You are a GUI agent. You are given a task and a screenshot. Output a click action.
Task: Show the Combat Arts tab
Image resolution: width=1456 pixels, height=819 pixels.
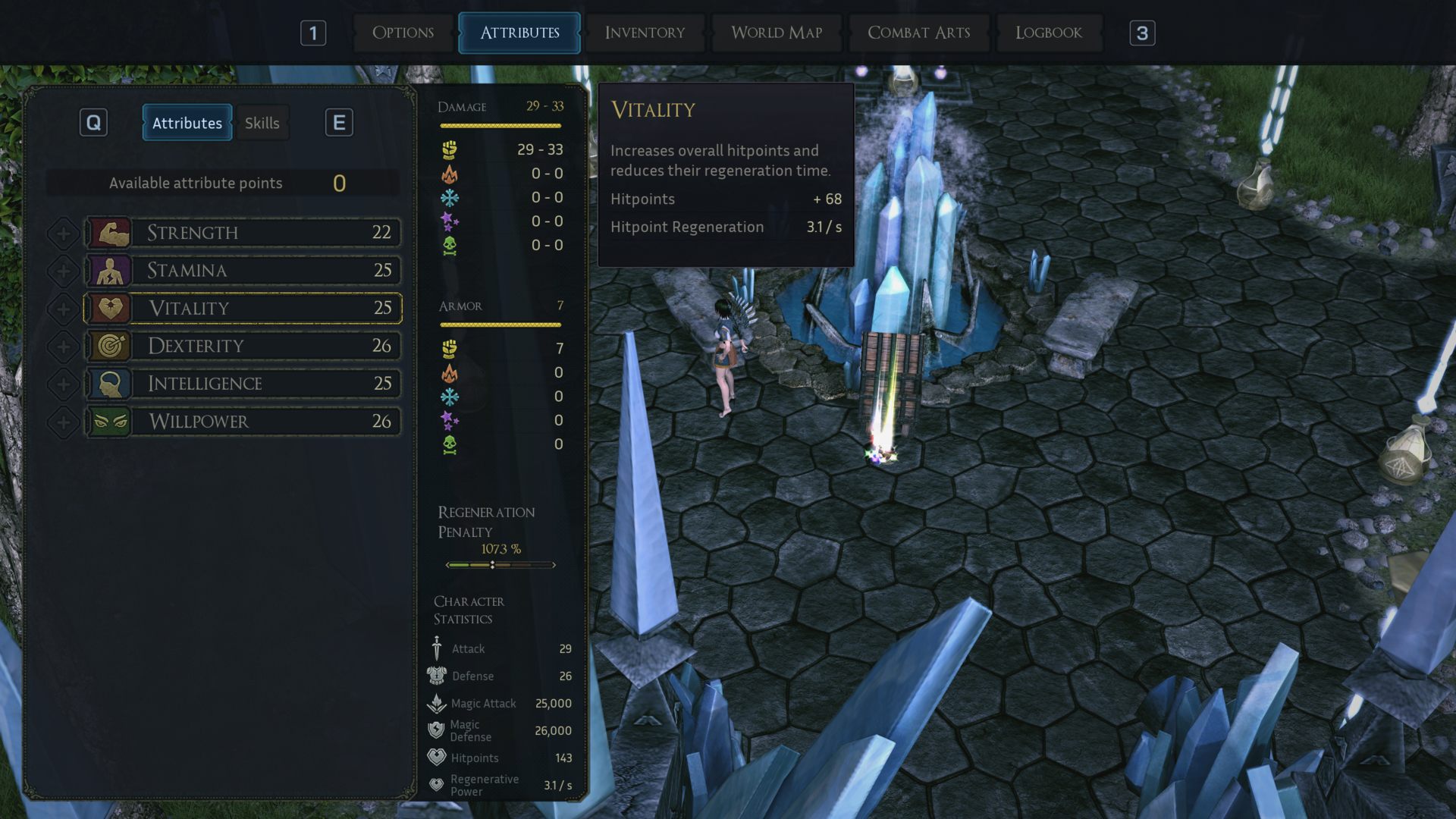[x=918, y=33]
